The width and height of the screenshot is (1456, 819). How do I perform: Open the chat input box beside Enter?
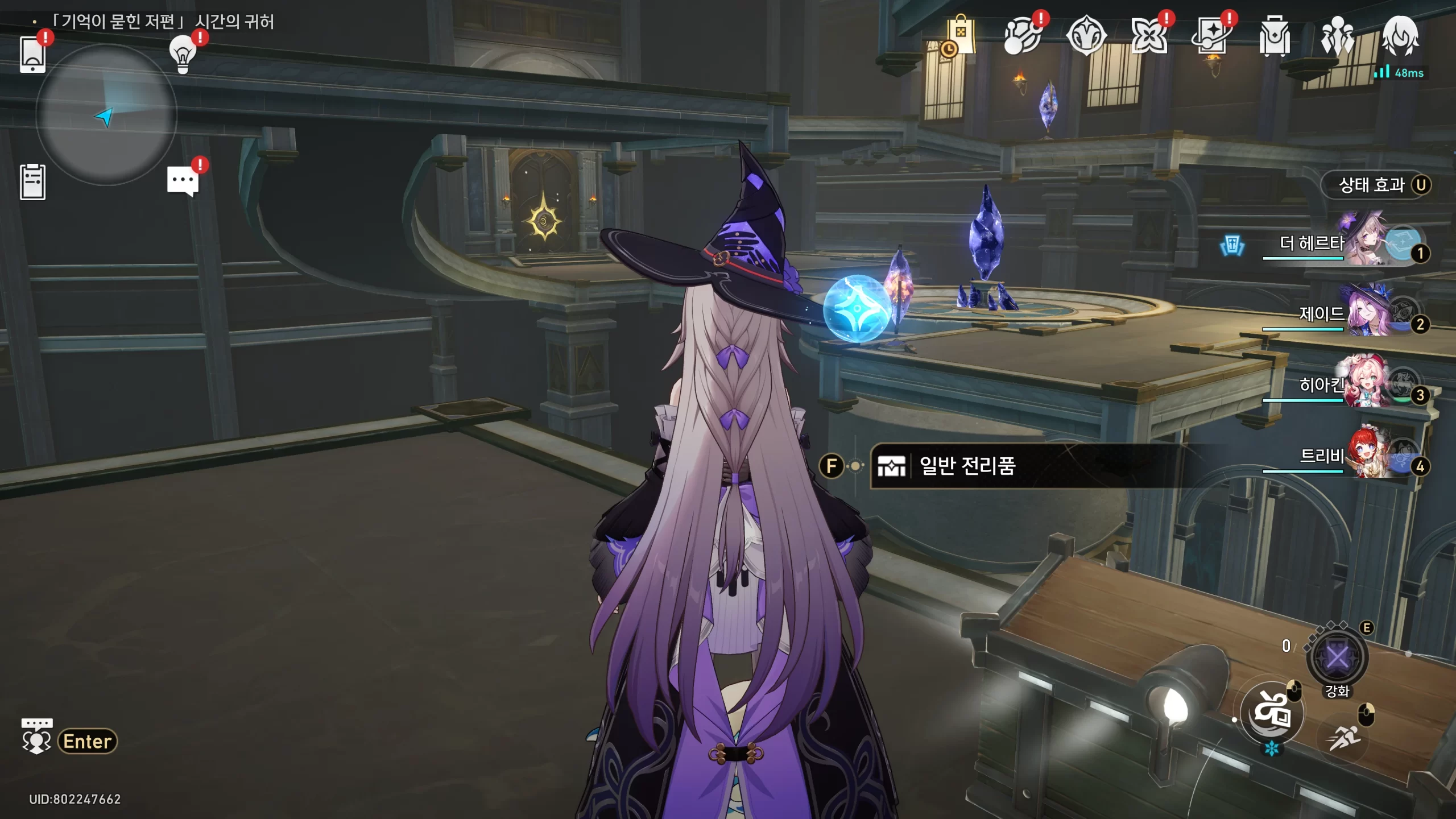87,741
